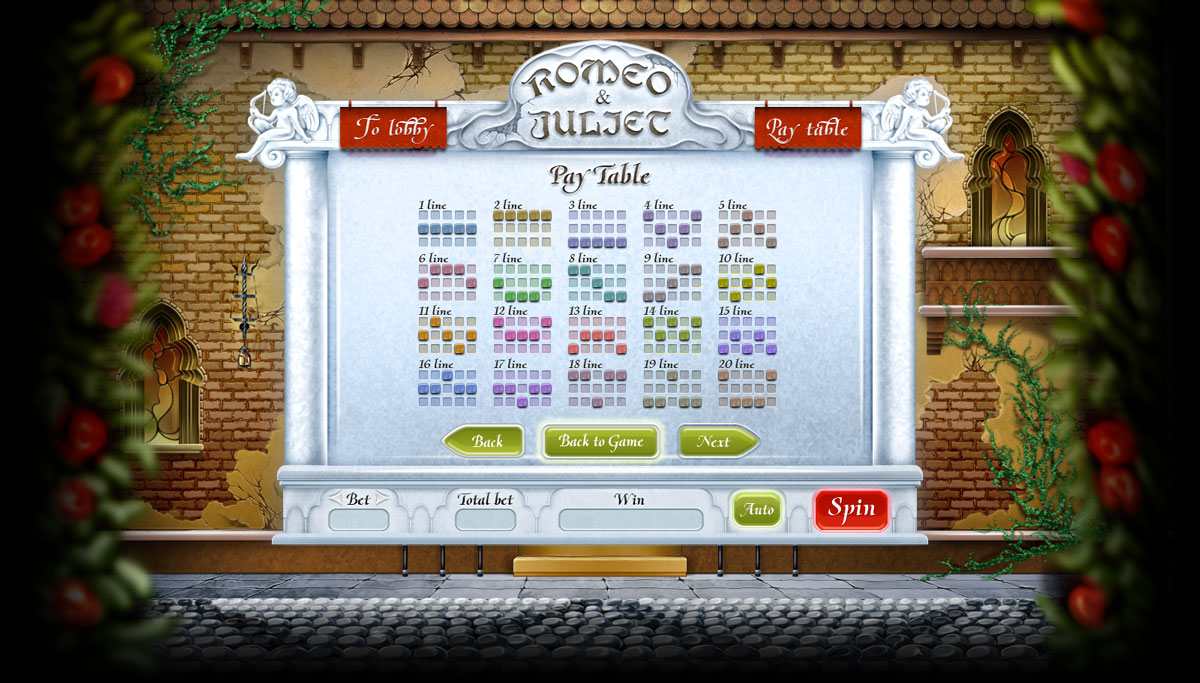1200x683 pixels.
Task: Click the Back to Game button
Action: 601,441
